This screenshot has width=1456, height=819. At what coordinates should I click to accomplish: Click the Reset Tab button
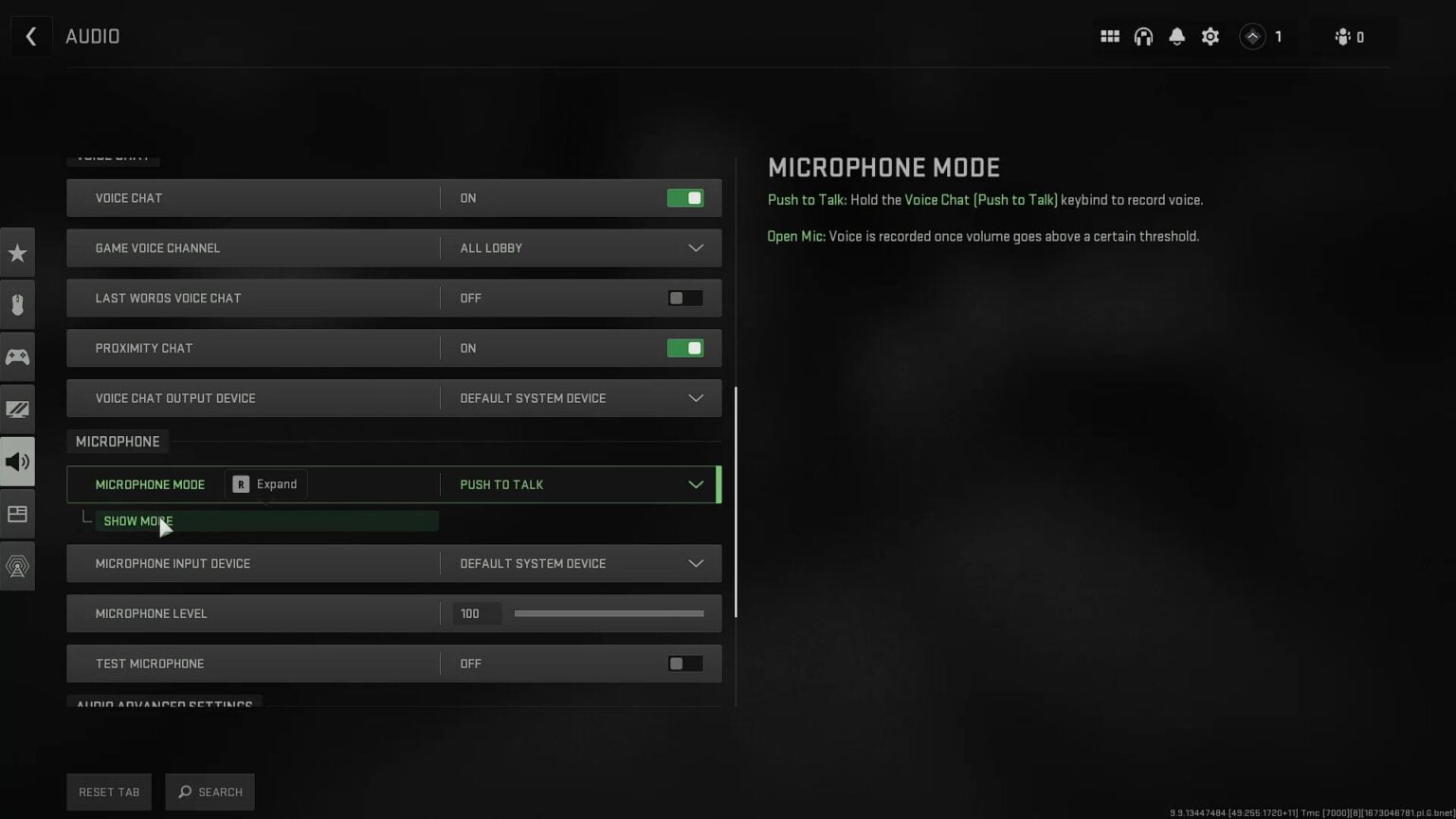[x=108, y=792]
